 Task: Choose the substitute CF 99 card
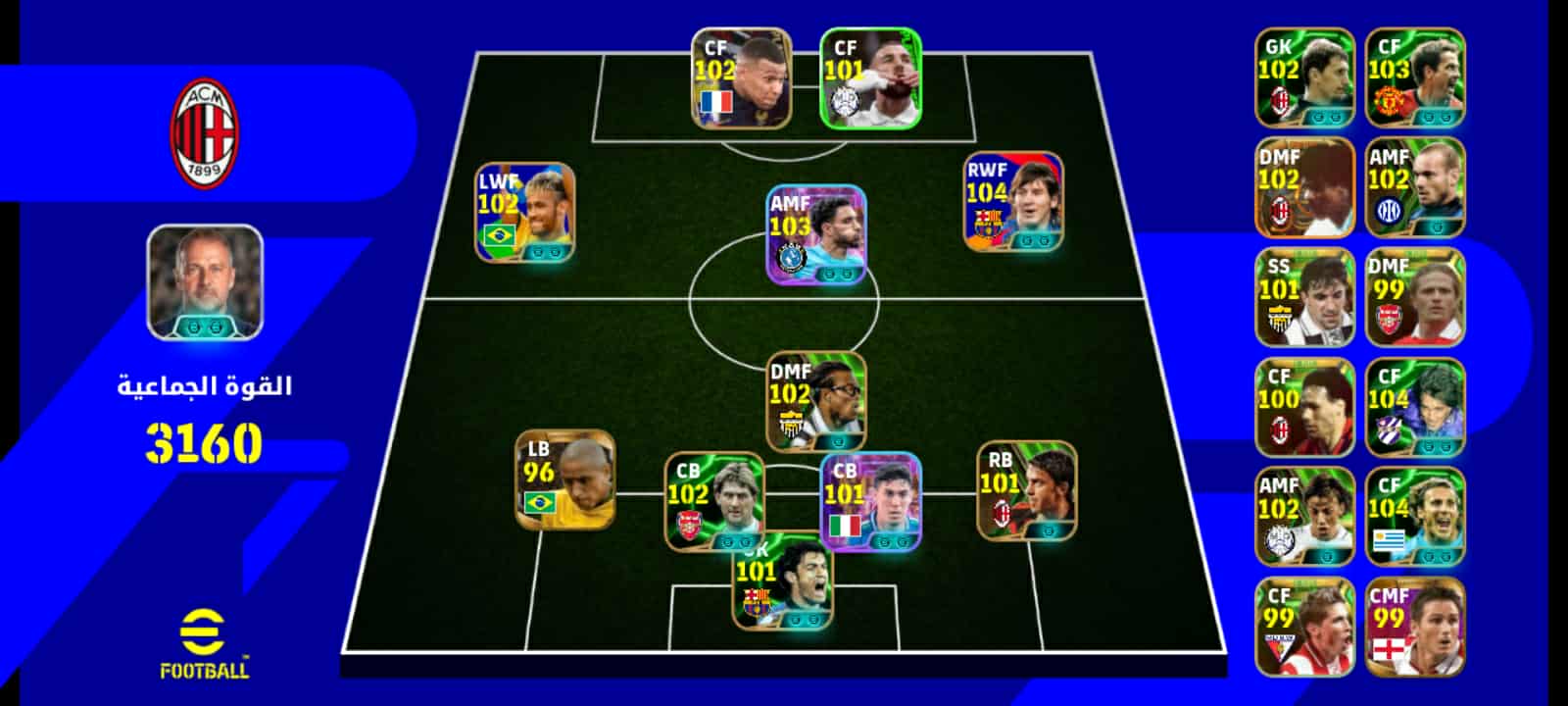coord(1304,627)
